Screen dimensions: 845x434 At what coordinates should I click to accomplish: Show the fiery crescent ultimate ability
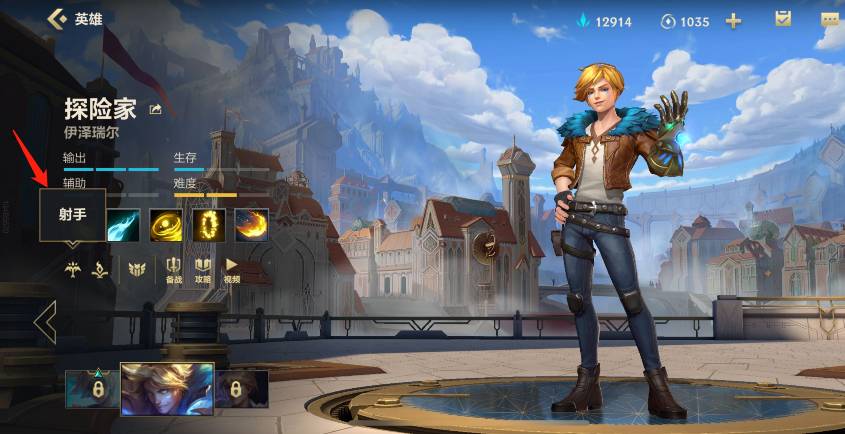tap(252, 225)
